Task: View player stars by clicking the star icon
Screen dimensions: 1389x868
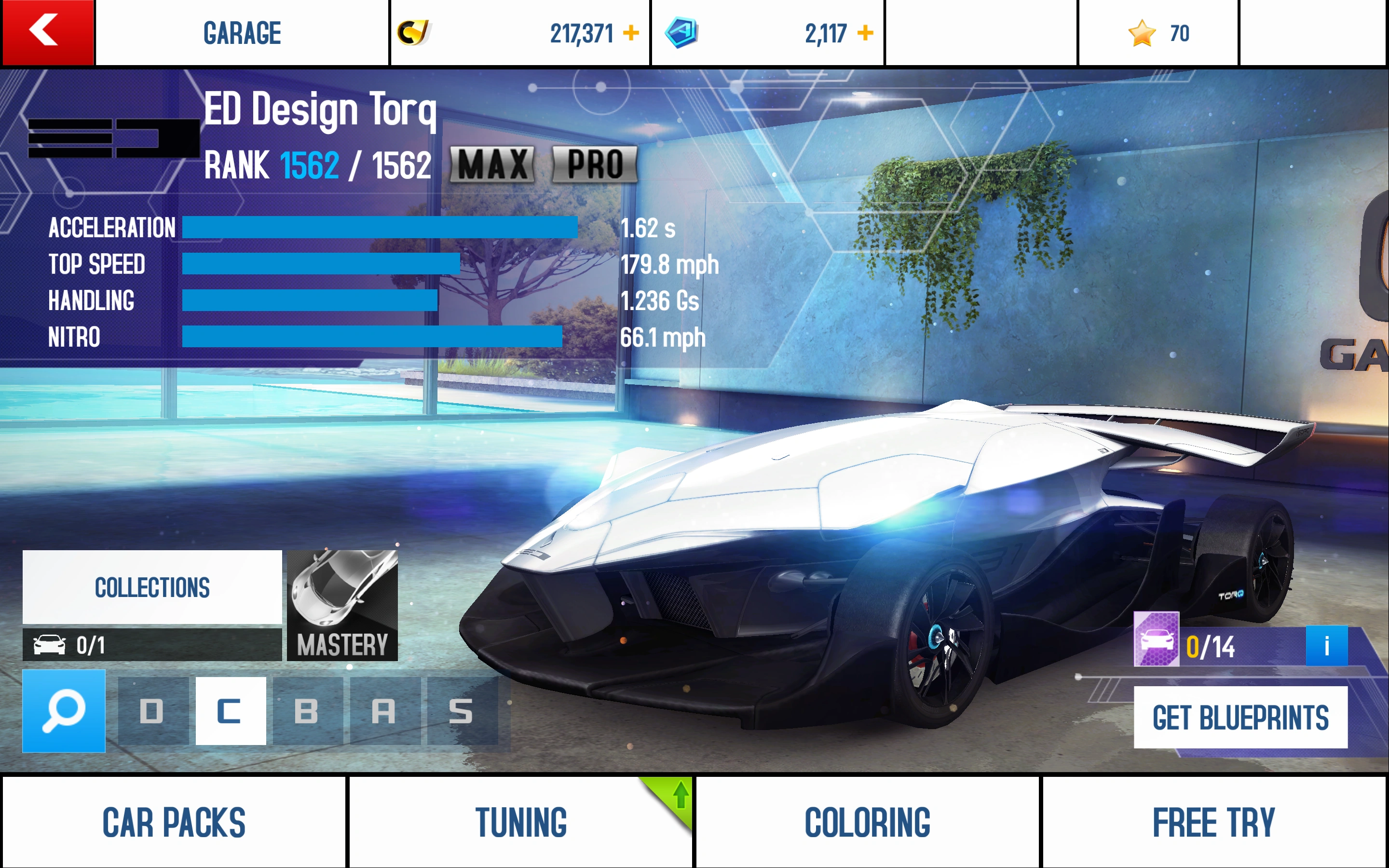Action: pyautogui.click(x=1142, y=33)
